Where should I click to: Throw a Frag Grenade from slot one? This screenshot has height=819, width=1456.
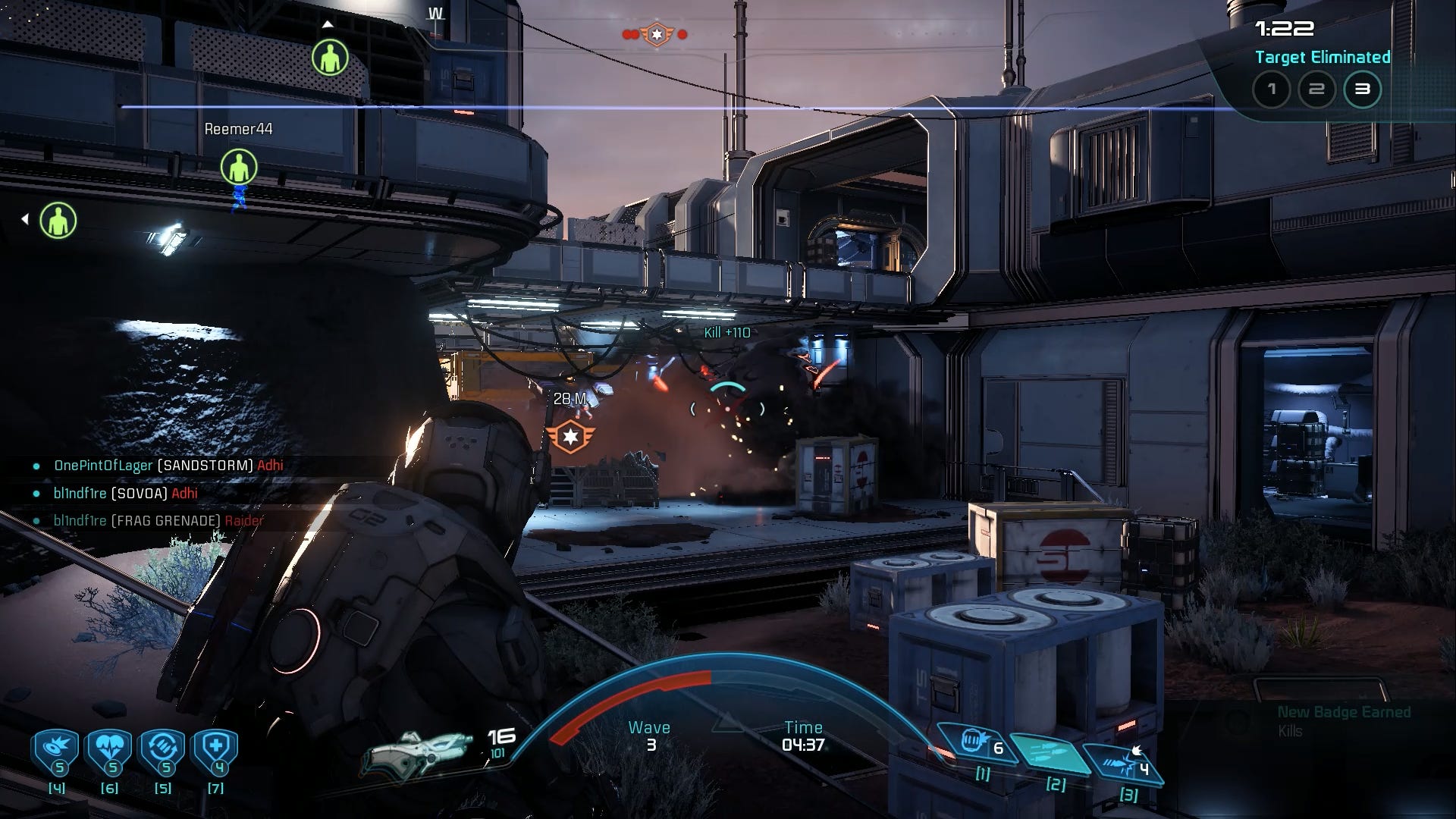coord(974,743)
